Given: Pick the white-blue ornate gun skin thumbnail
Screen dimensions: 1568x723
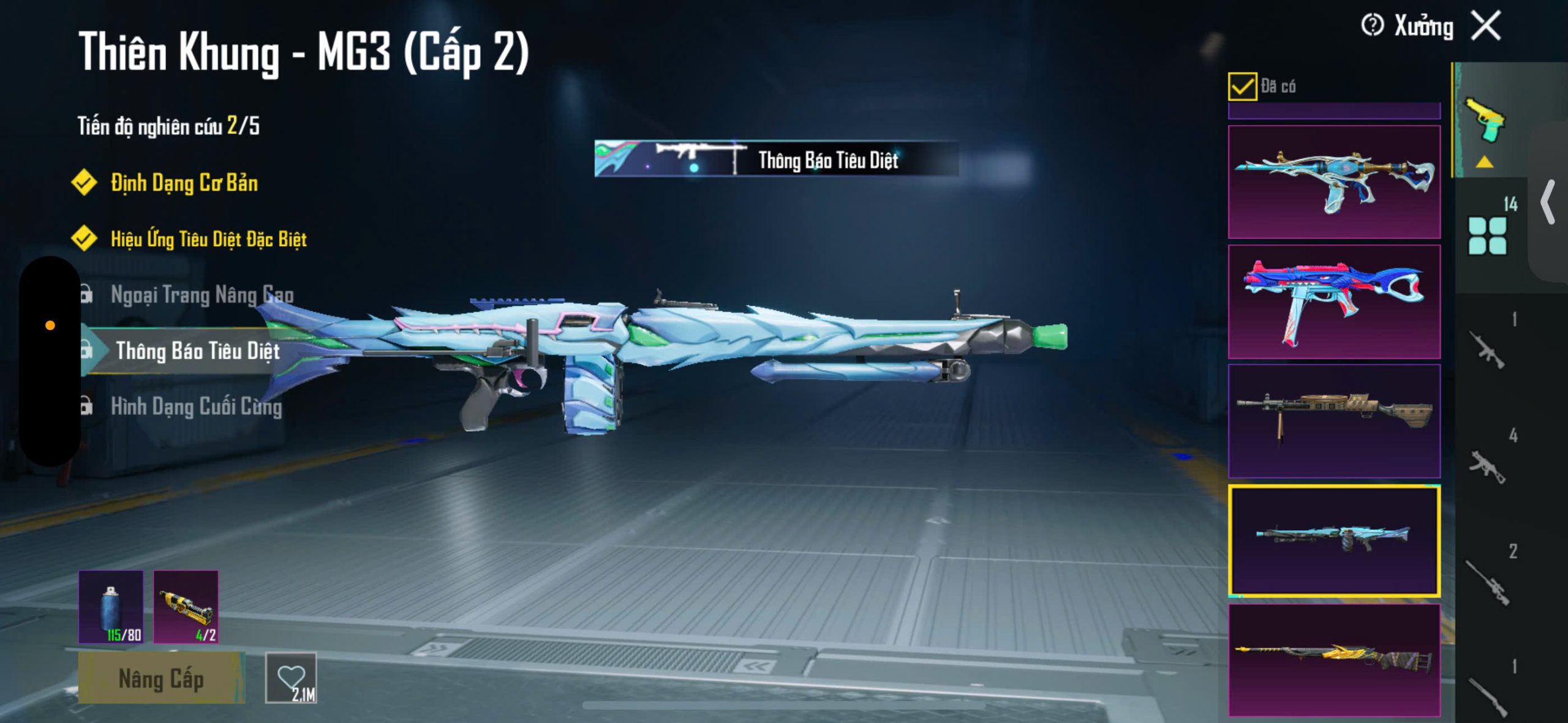Looking at the screenshot, I should (1334, 182).
